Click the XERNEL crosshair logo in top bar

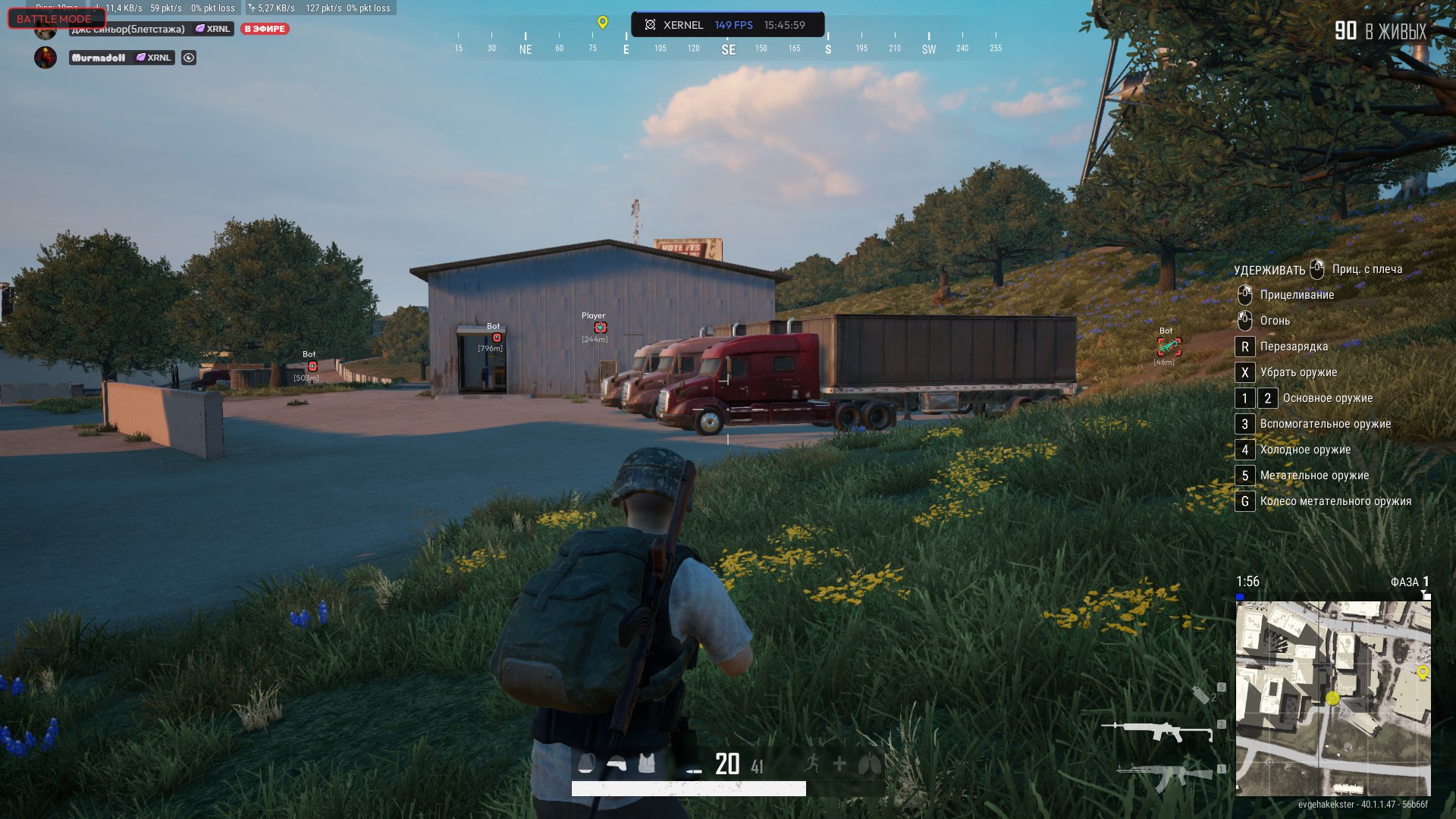[x=650, y=25]
